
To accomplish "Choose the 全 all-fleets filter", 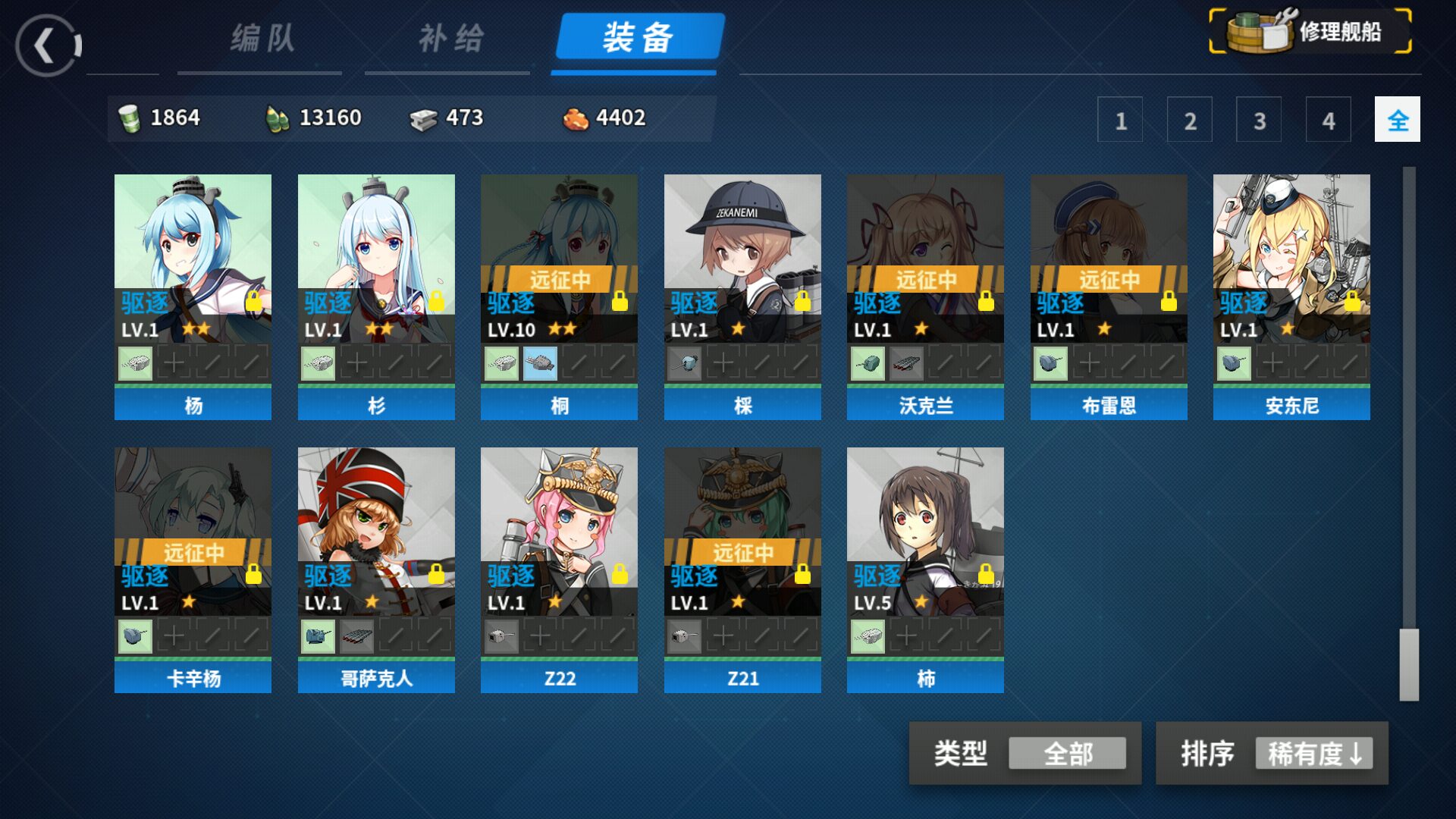I will (x=1397, y=120).
